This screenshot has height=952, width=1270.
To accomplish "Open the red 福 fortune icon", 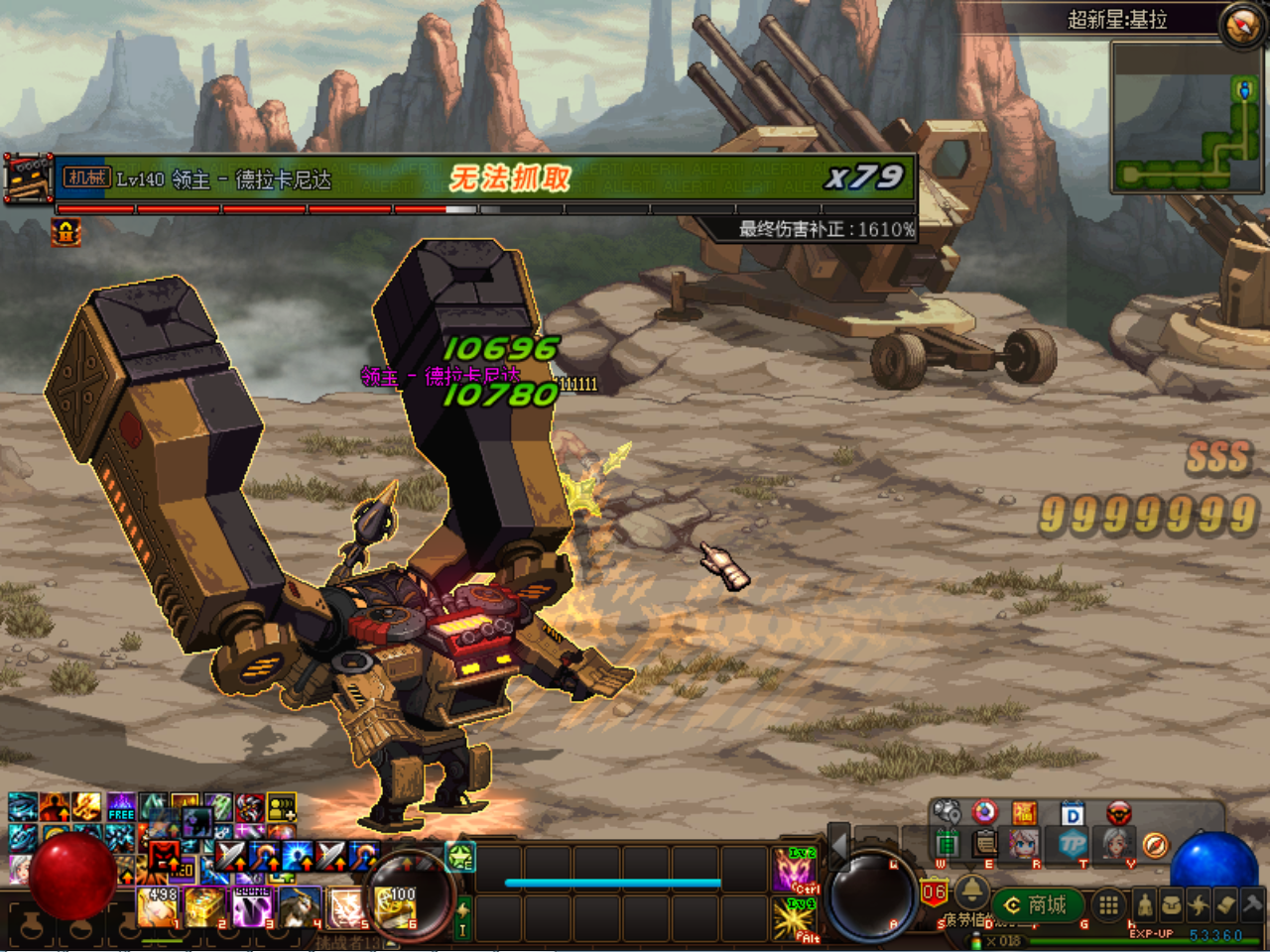I will [x=1025, y=814].
